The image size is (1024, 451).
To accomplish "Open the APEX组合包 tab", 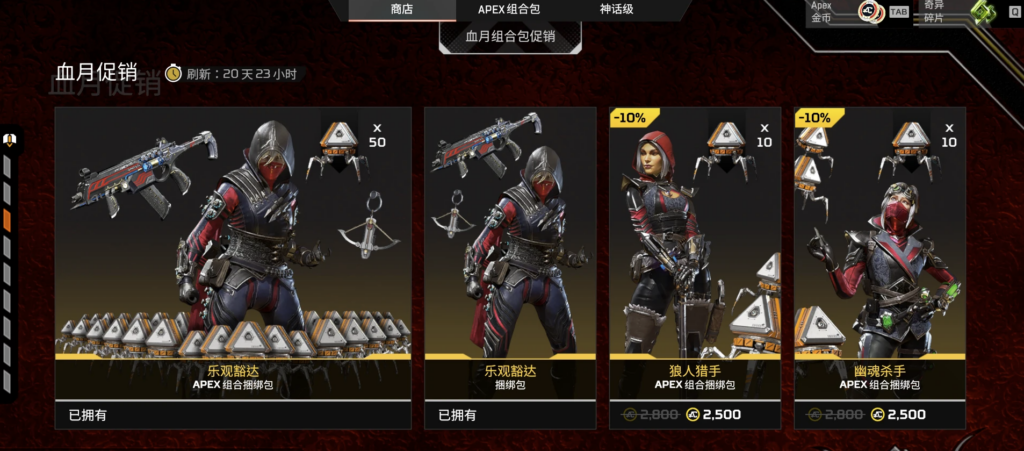I will pos(510,10).
